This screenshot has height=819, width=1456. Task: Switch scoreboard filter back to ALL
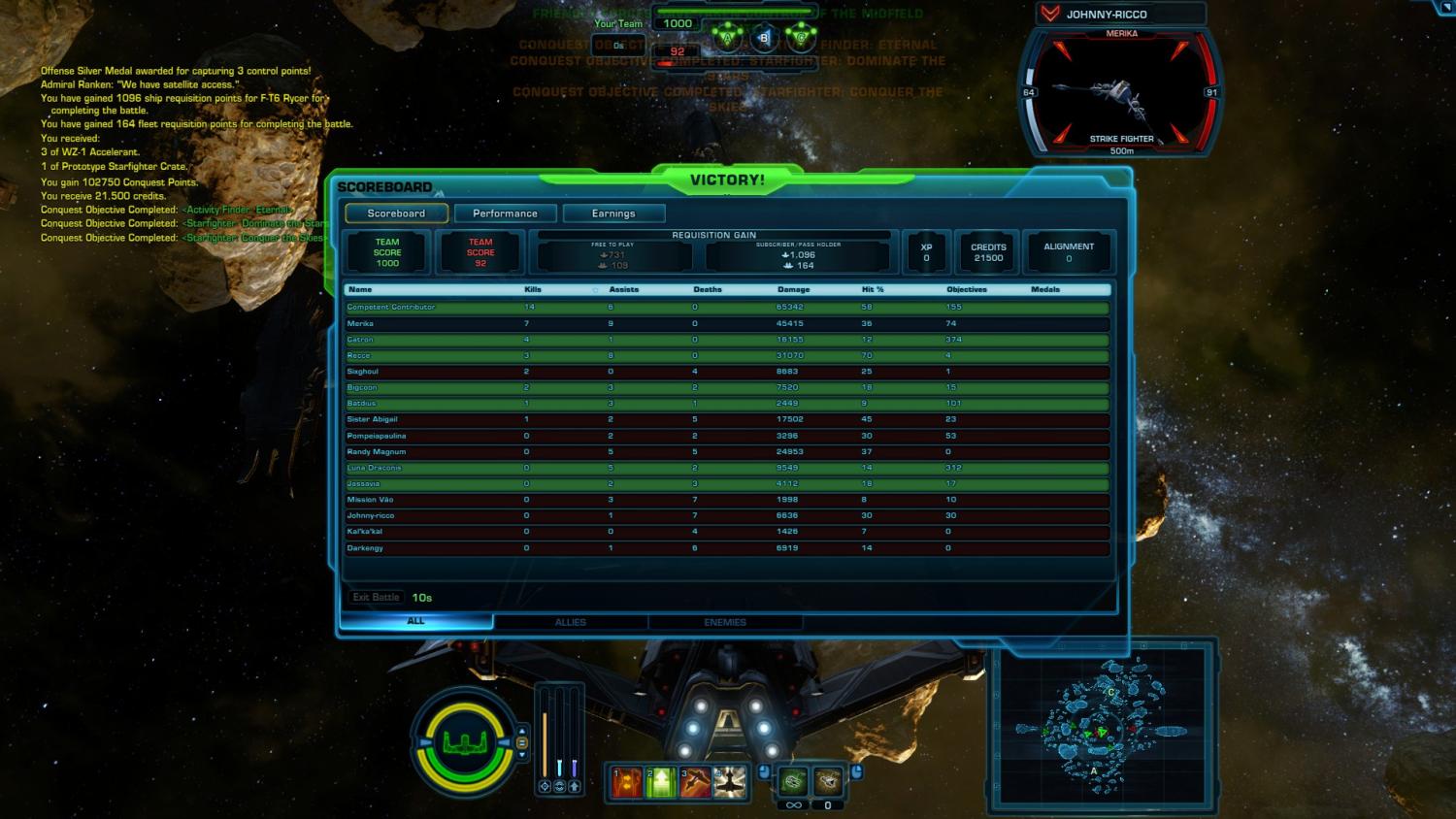tap(415, 621)
